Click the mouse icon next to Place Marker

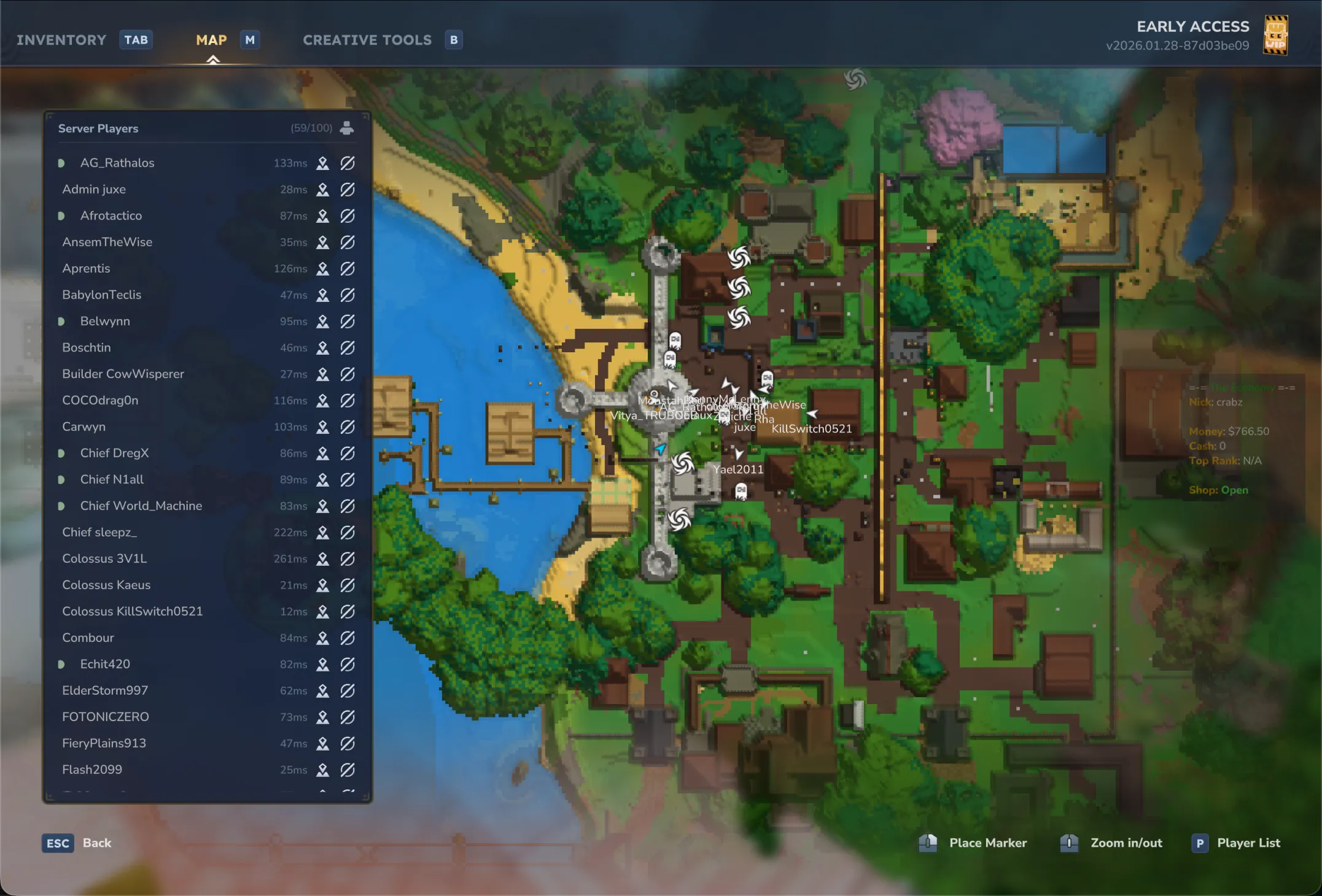pos(927,843)
